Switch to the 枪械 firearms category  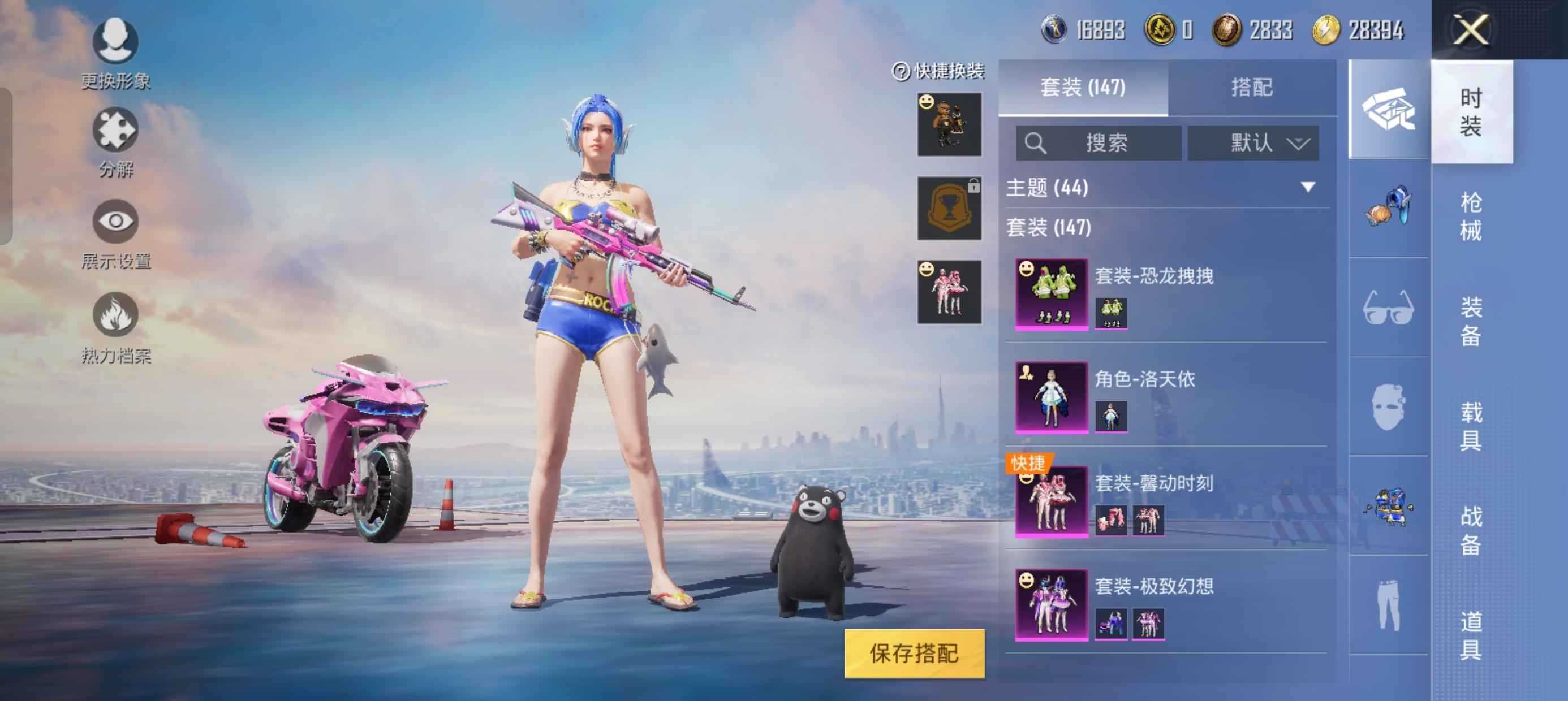click(1471, 216)
